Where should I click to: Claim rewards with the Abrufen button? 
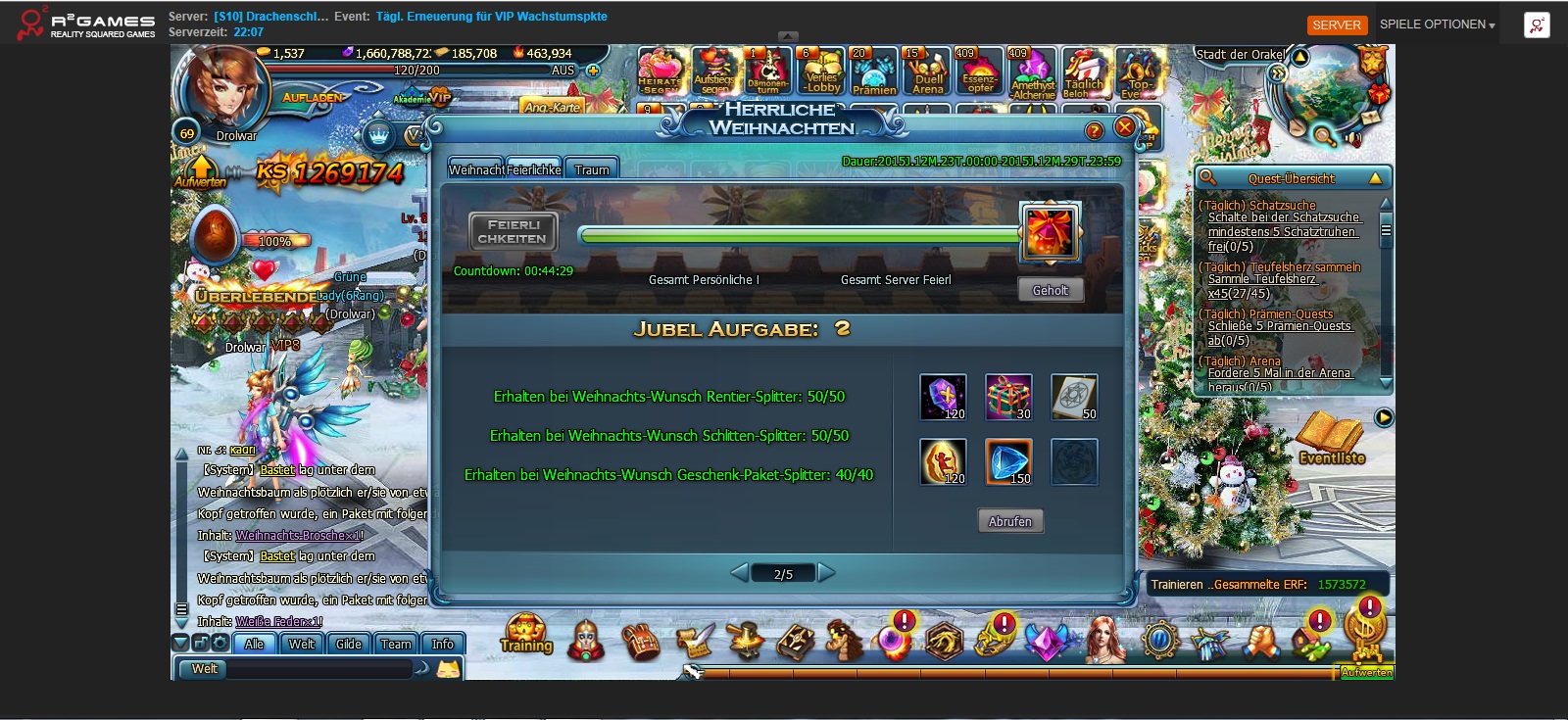pyautogui.click(x=1009, y=521)
